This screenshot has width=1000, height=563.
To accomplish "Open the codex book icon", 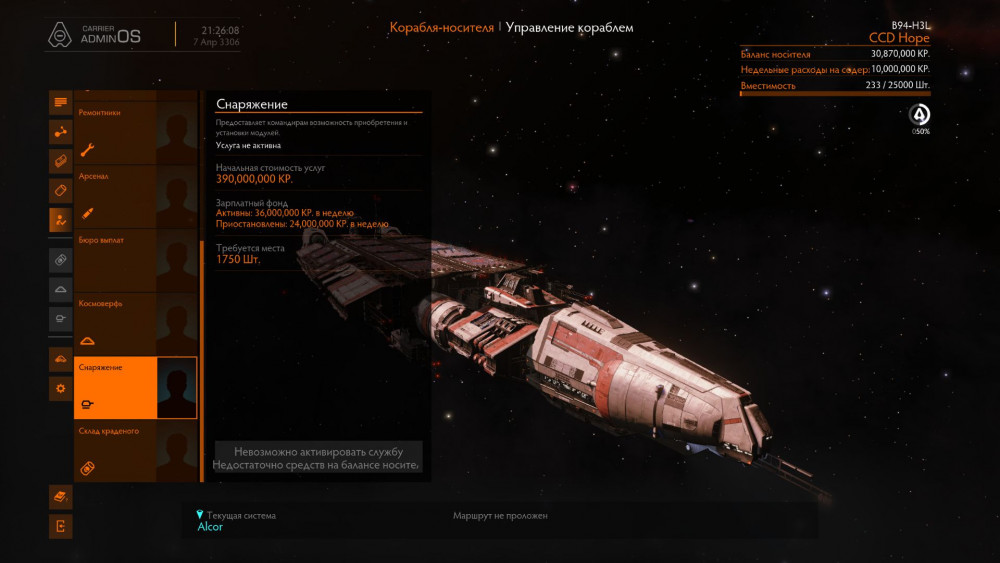I will [61, 496].
